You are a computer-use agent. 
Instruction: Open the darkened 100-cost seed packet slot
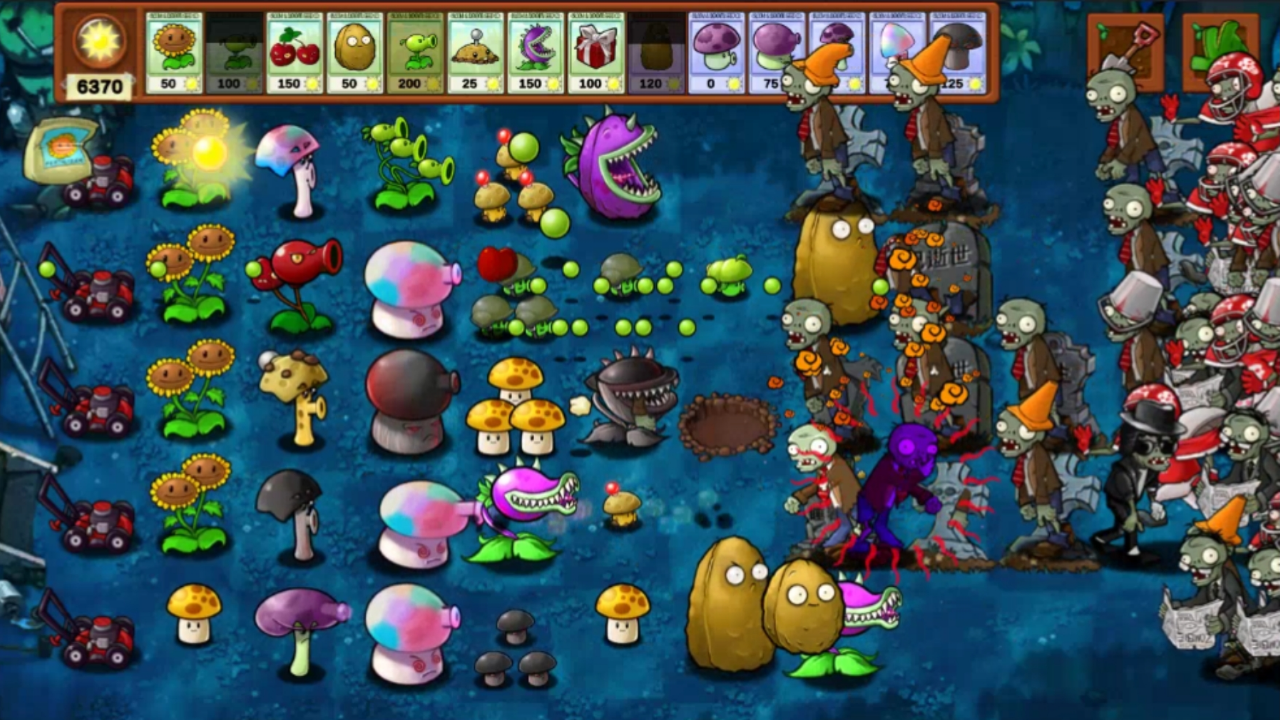point(234,50)
